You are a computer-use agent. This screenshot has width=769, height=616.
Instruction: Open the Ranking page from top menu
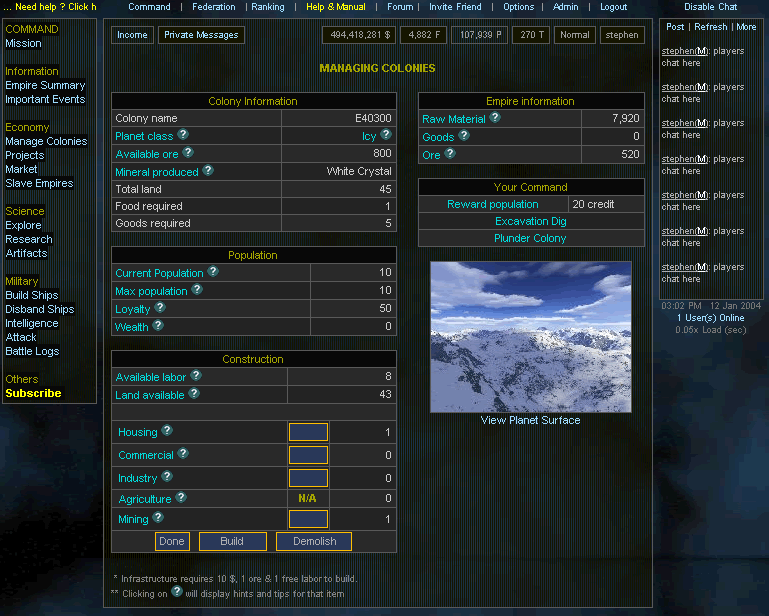pyautogui.click(x=267, y=7)
